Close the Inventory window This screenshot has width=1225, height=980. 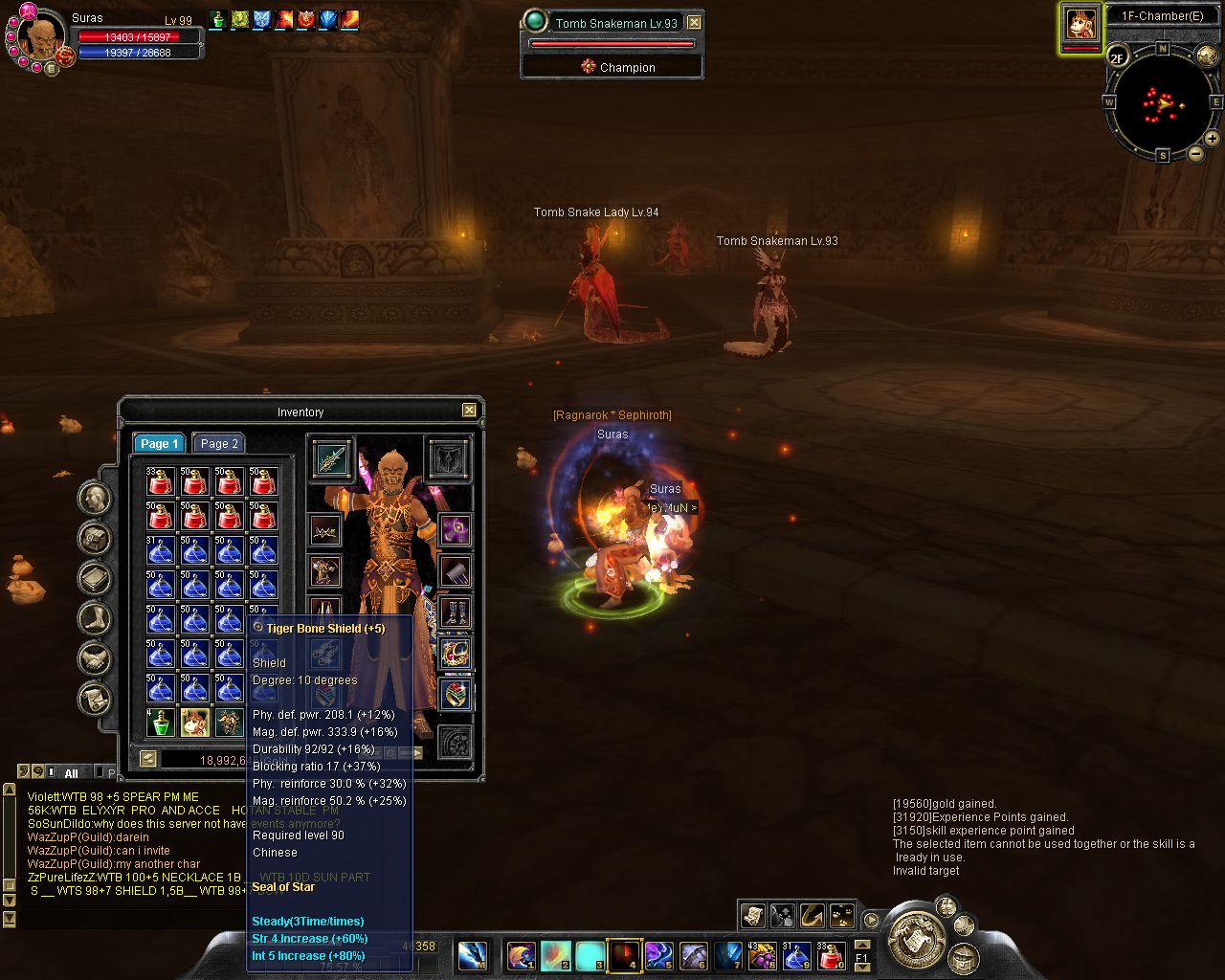469,411
